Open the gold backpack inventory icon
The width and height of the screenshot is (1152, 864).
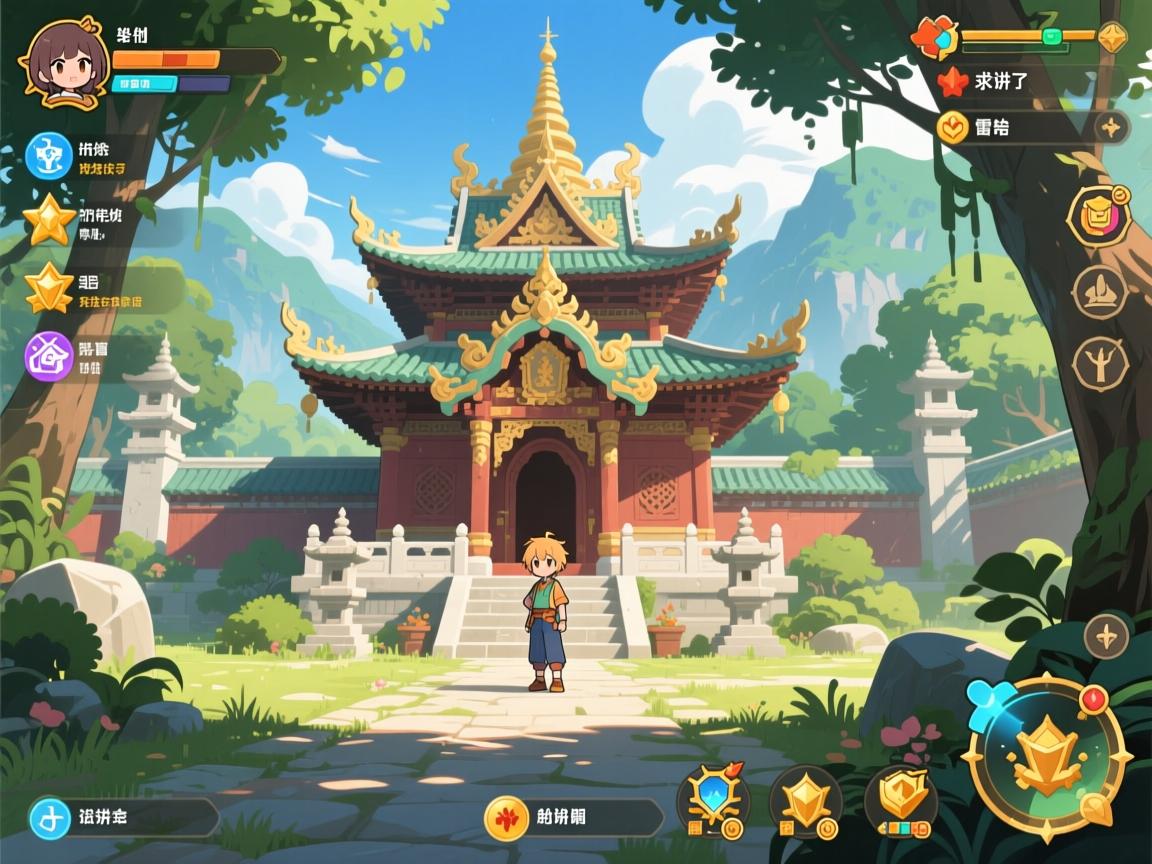1099,215
